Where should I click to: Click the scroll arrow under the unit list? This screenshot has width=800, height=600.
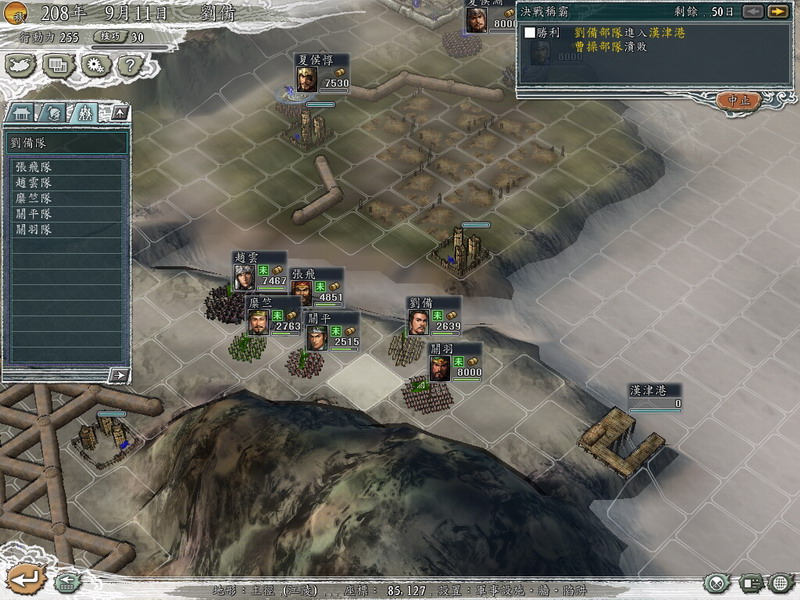click(119, 375)
